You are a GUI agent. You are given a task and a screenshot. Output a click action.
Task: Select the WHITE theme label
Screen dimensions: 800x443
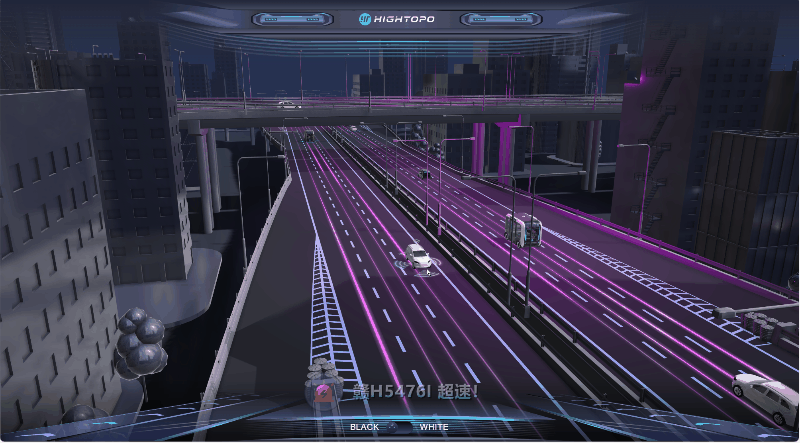434,427
